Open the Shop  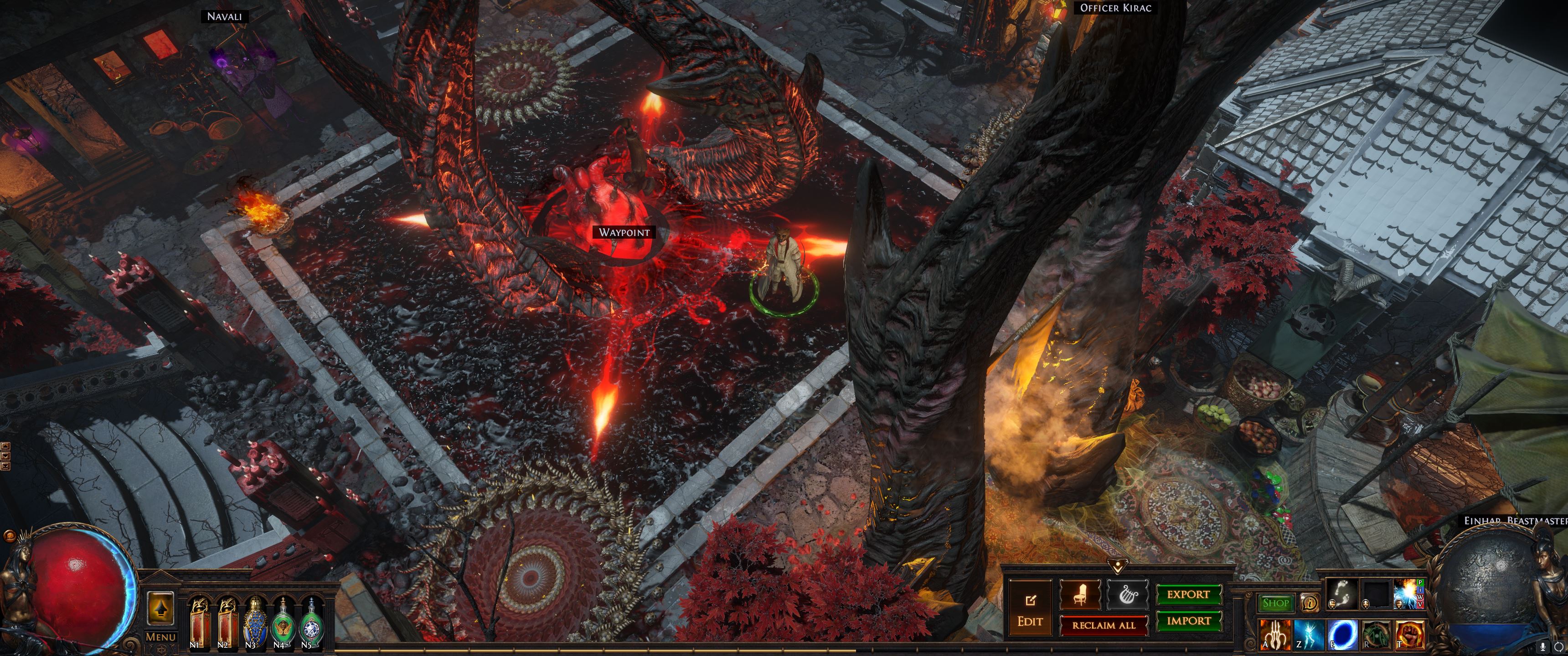point(1275,603)
